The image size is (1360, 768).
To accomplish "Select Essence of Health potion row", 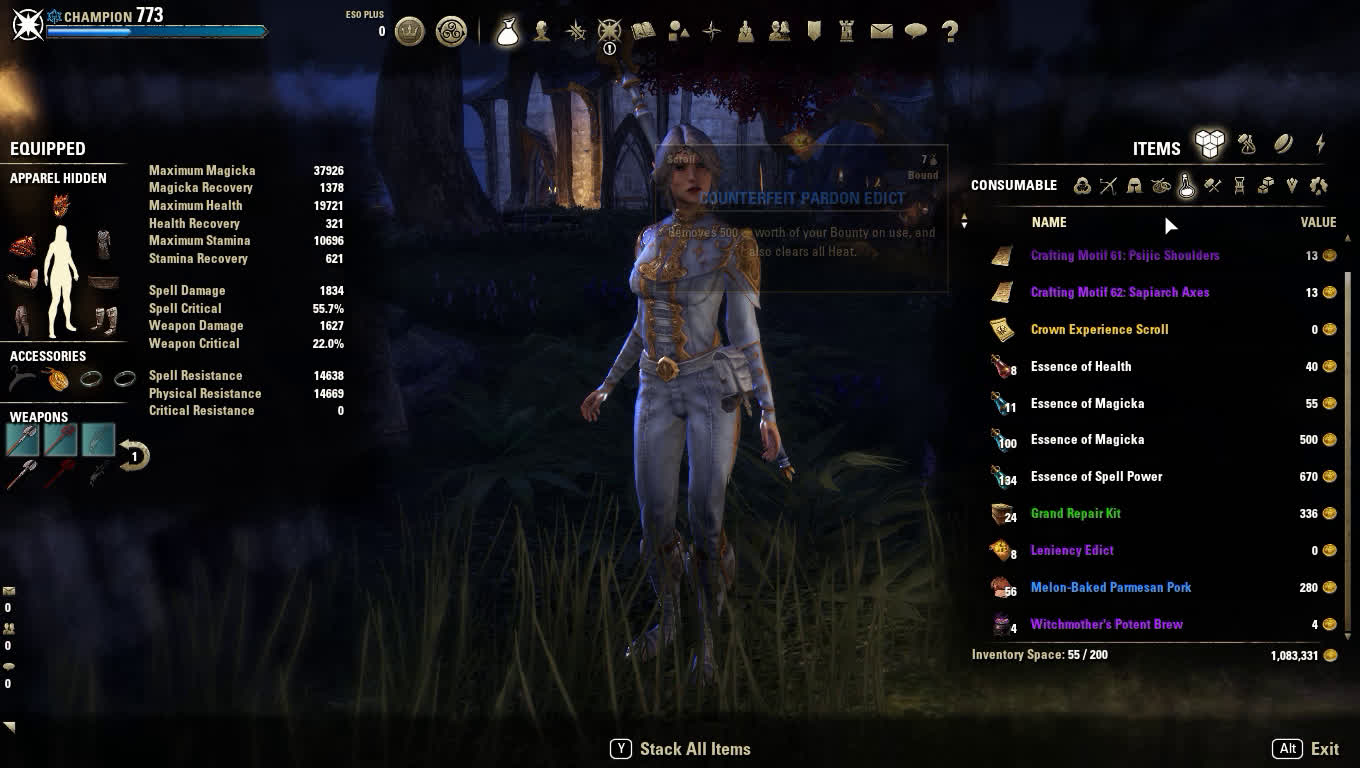I will tap(1080, 366).
